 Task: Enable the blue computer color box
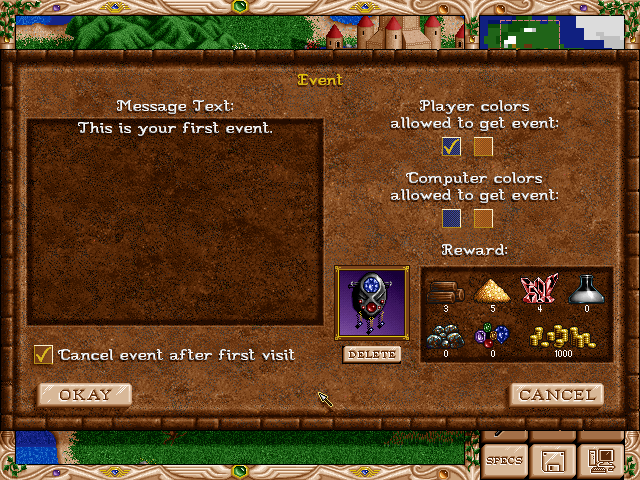pos(452,218)
